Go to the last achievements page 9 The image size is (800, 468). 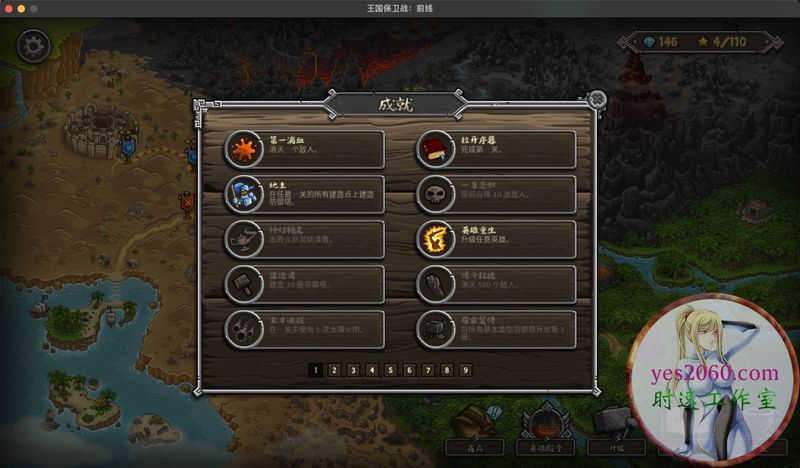point(466,369)
